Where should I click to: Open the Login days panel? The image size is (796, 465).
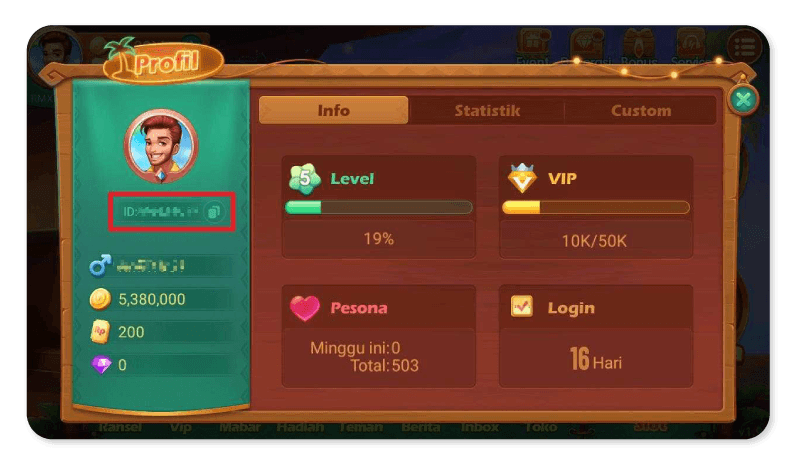tap(595, 335)
